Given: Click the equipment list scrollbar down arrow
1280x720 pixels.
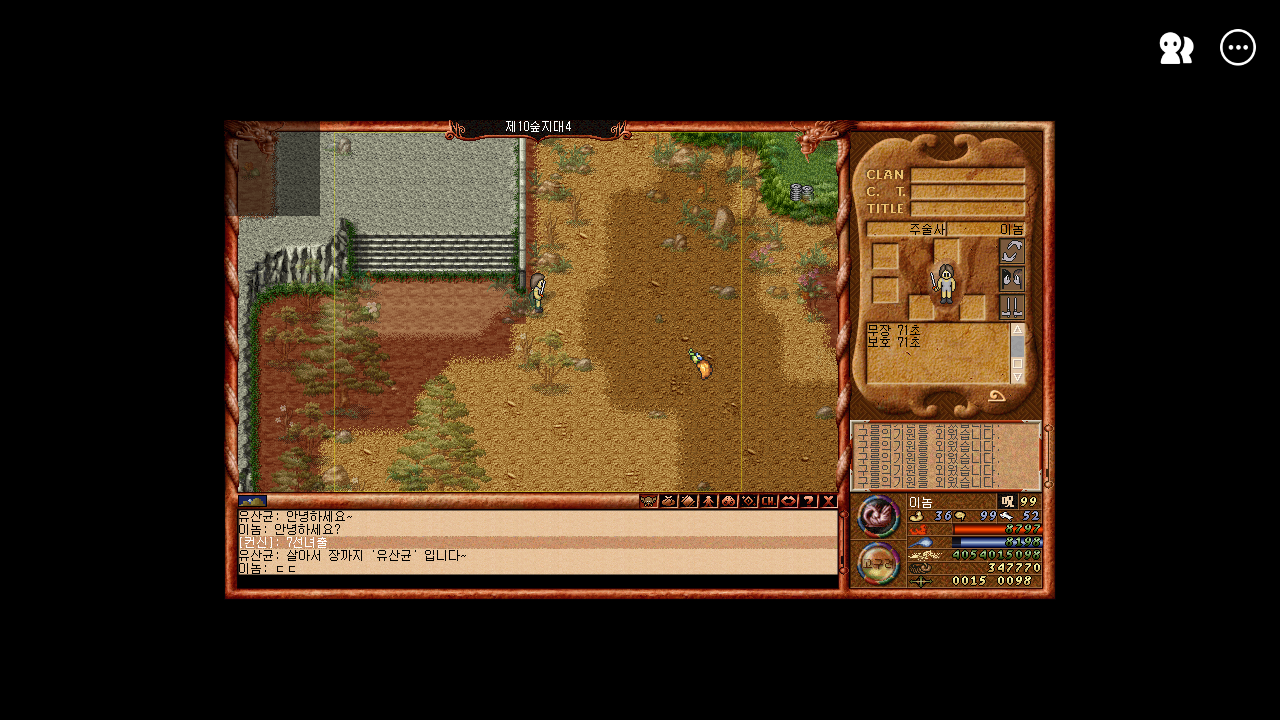Looking at the screenshot, I should pyautogui.click(x=1018, y=378).
